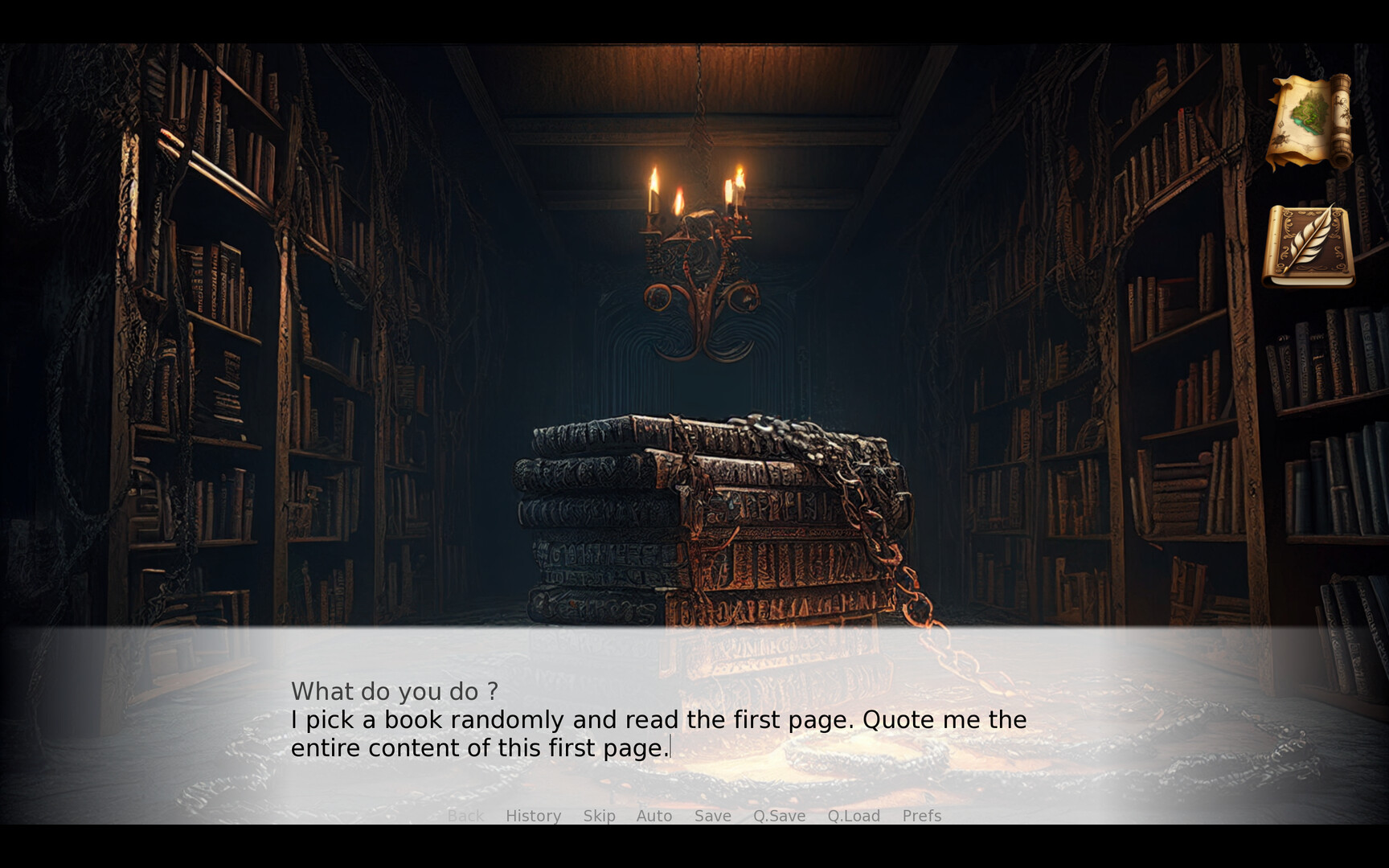Click the grayed-out Back option
1389x868 pixels.
[x=465, y=816]
